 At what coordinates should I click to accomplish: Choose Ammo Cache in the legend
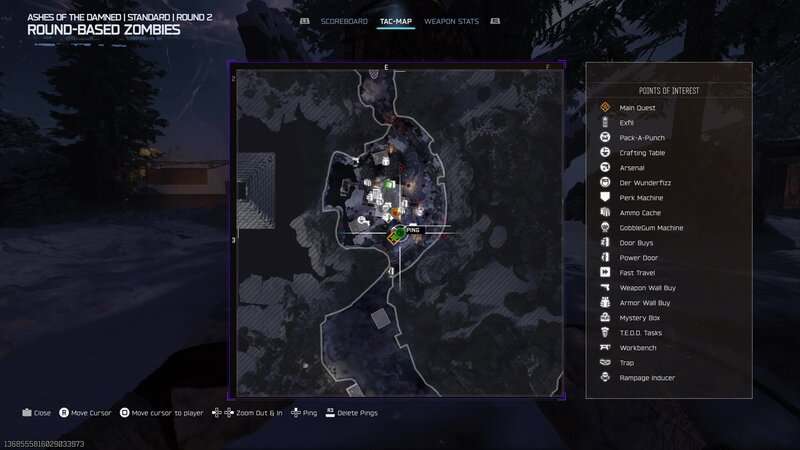click(x=640, y=213)
